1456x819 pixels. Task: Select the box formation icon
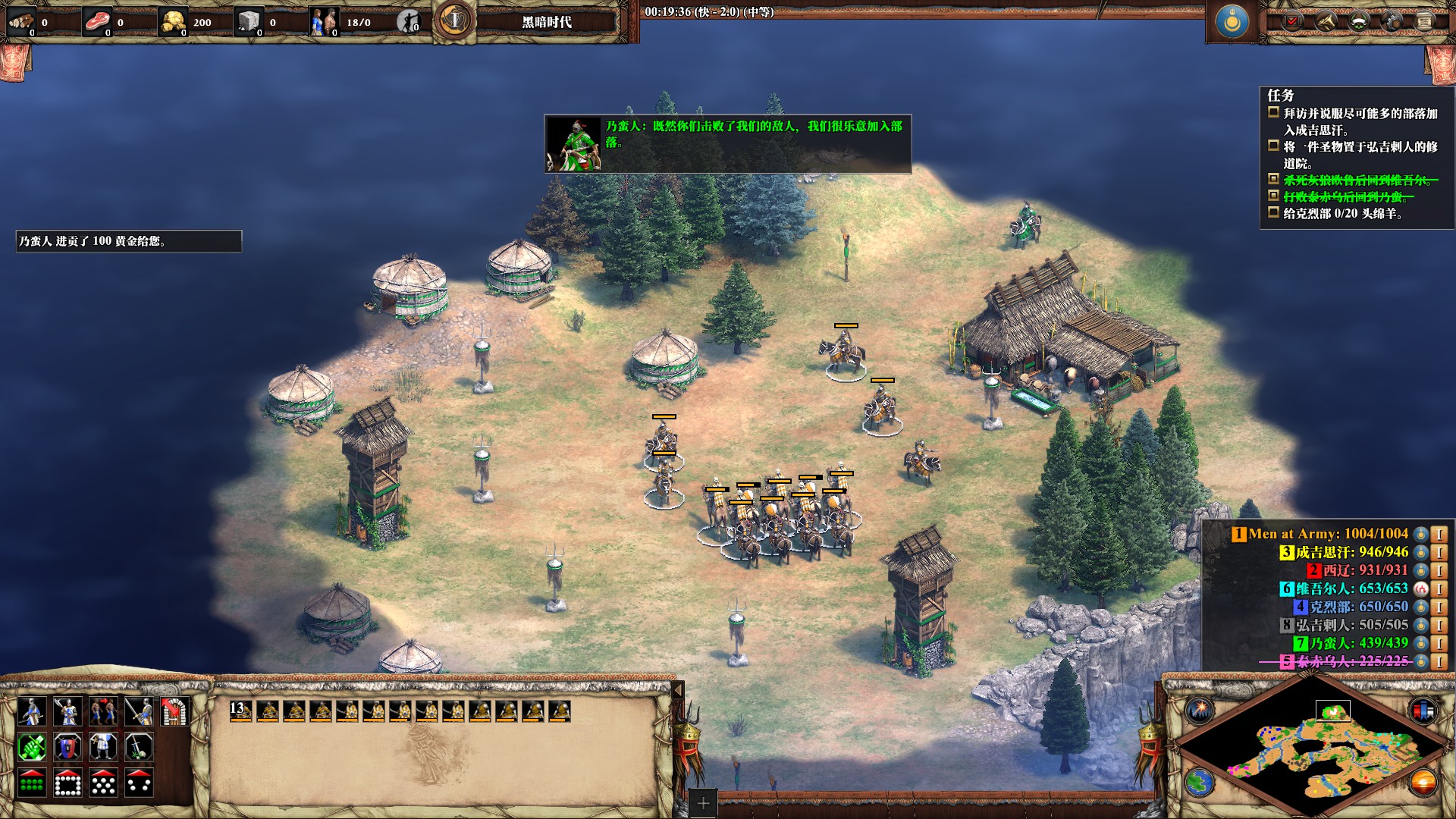pos(67,783)
